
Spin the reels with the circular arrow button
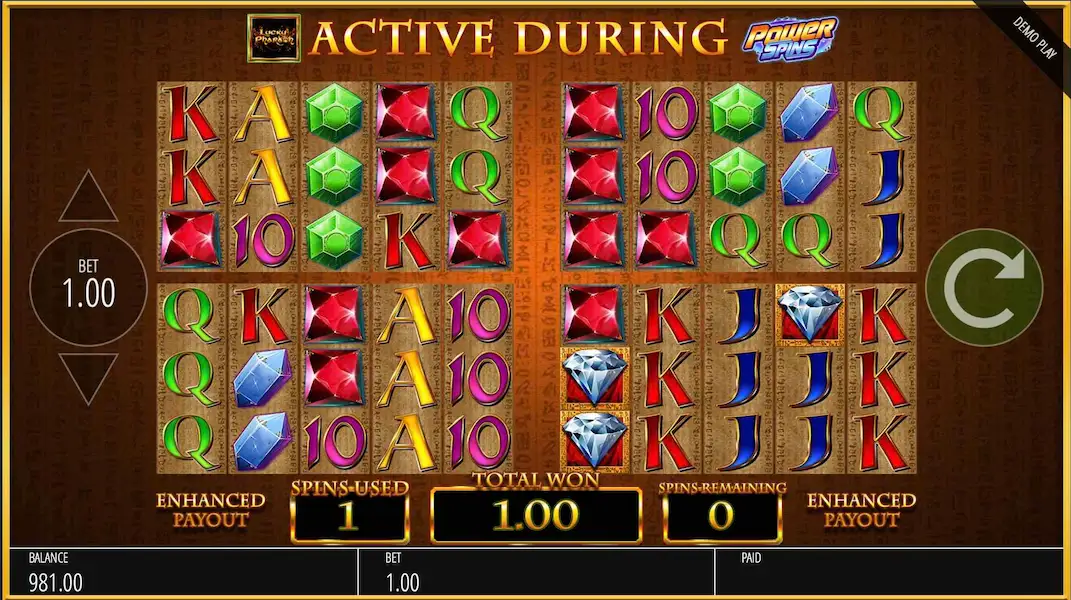click(984, 287)
